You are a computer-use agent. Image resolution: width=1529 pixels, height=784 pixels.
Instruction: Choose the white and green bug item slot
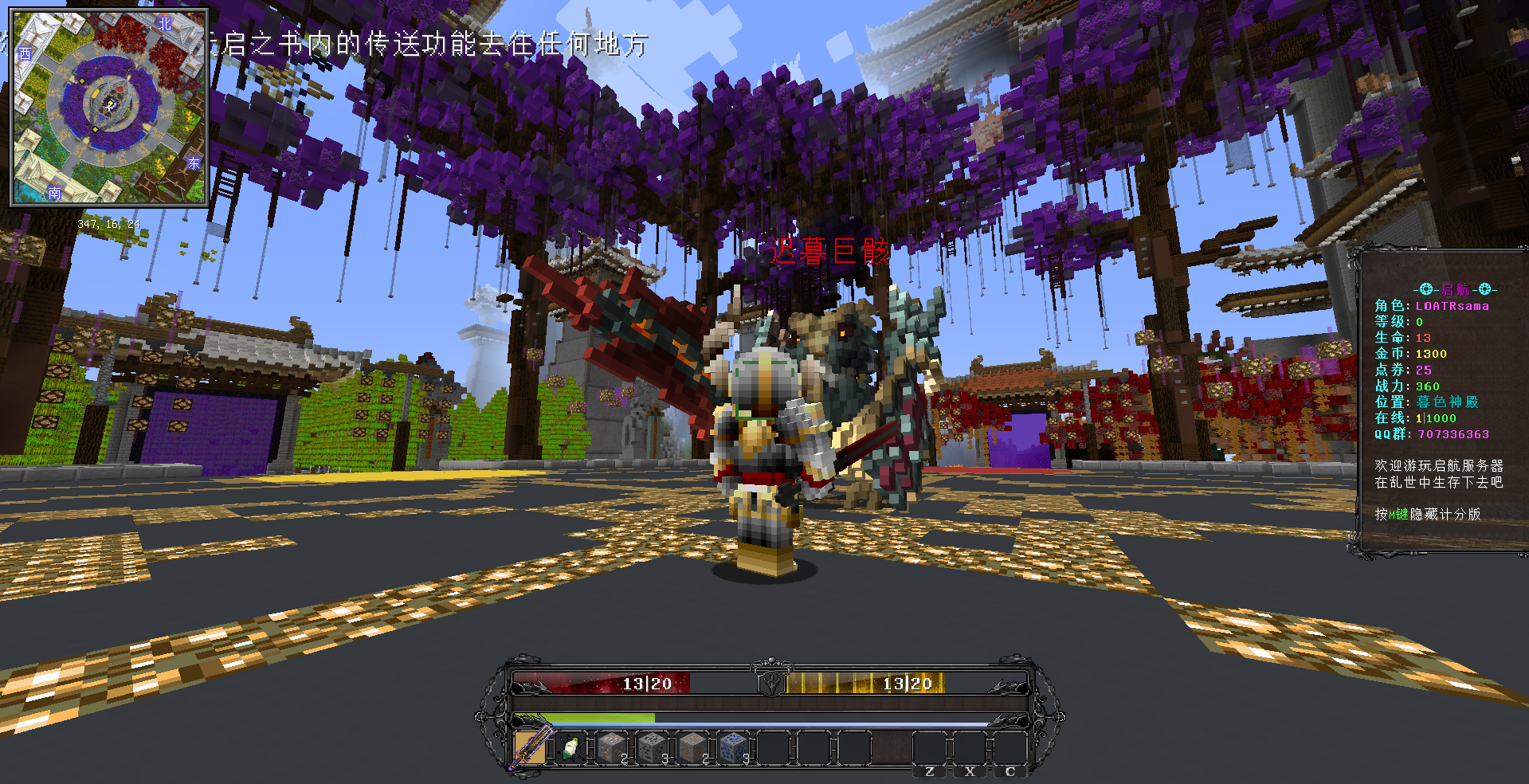(570, 748)
